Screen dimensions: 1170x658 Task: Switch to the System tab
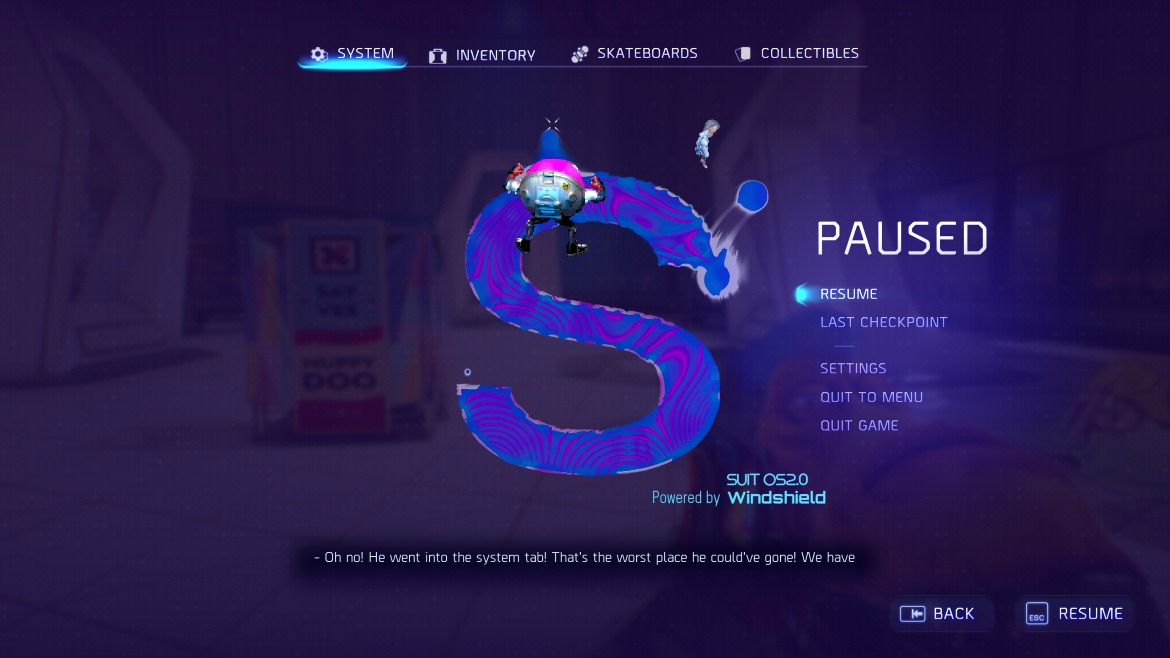[353, 54]
